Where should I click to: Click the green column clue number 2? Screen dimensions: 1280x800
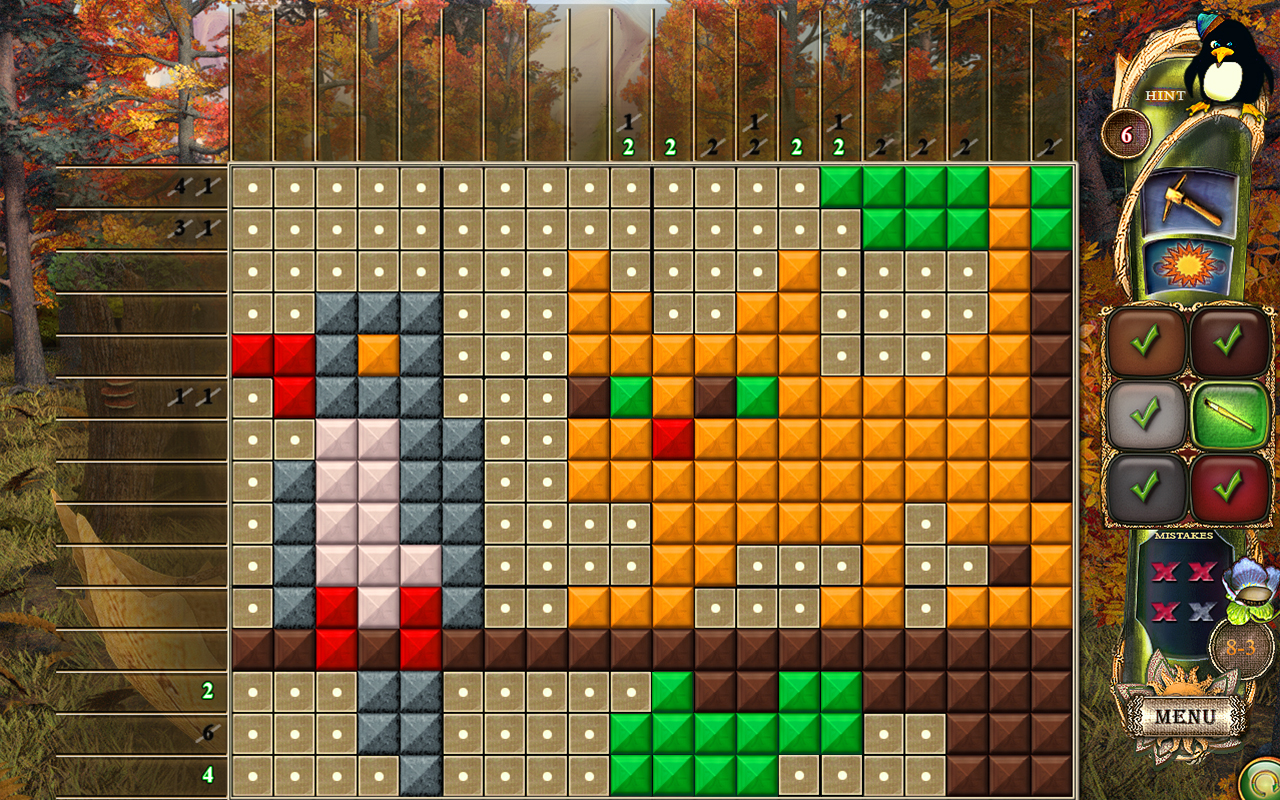627,148
